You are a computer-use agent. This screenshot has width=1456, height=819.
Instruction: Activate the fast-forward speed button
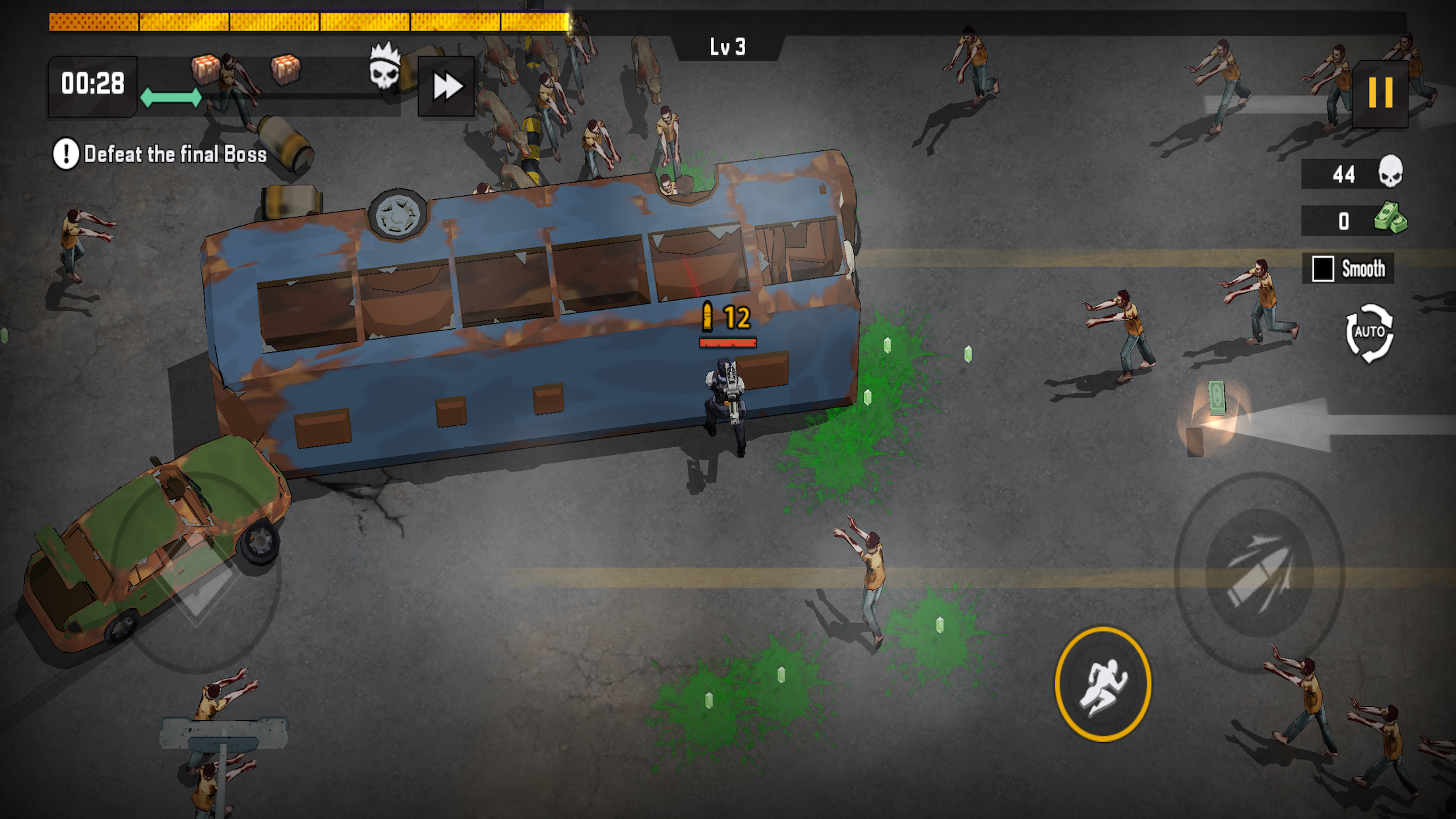446,86
